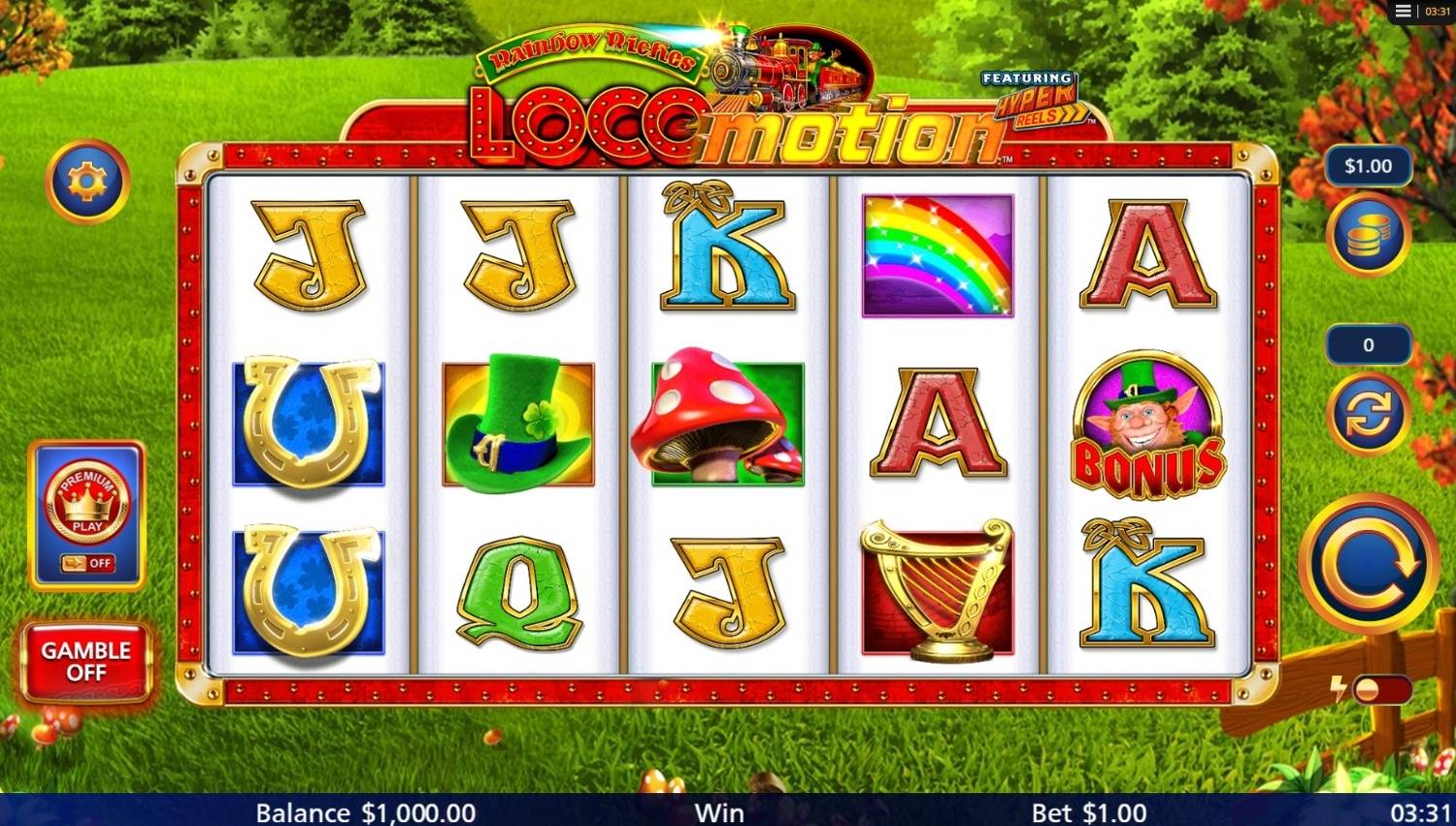Viewport: 1456px width, 826px height.
Task: Toggle the turbo spin switch near the fence
Action: click(1383, 689)
